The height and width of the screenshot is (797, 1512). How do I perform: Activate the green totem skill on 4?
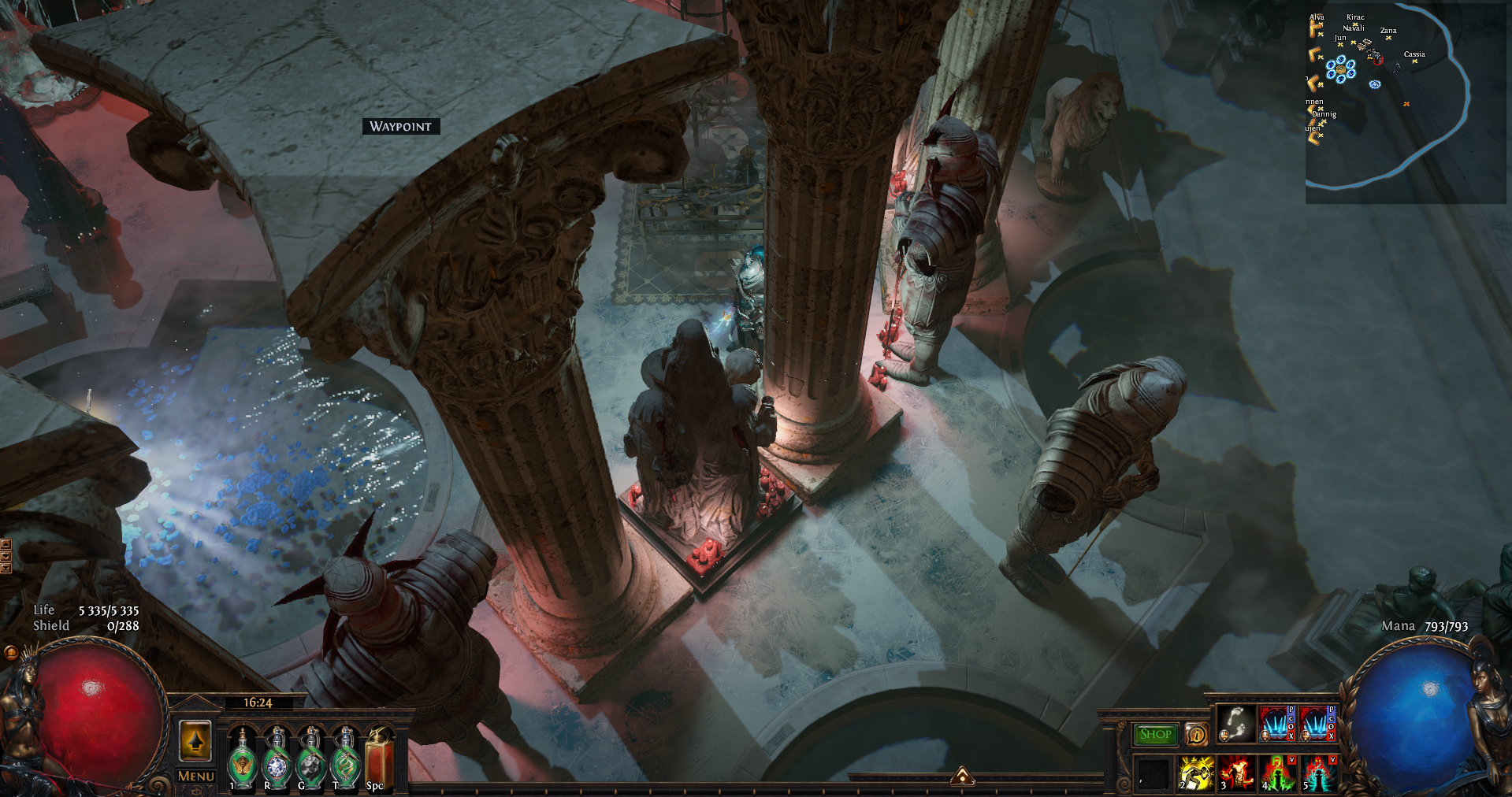[x=1277, y=773]
